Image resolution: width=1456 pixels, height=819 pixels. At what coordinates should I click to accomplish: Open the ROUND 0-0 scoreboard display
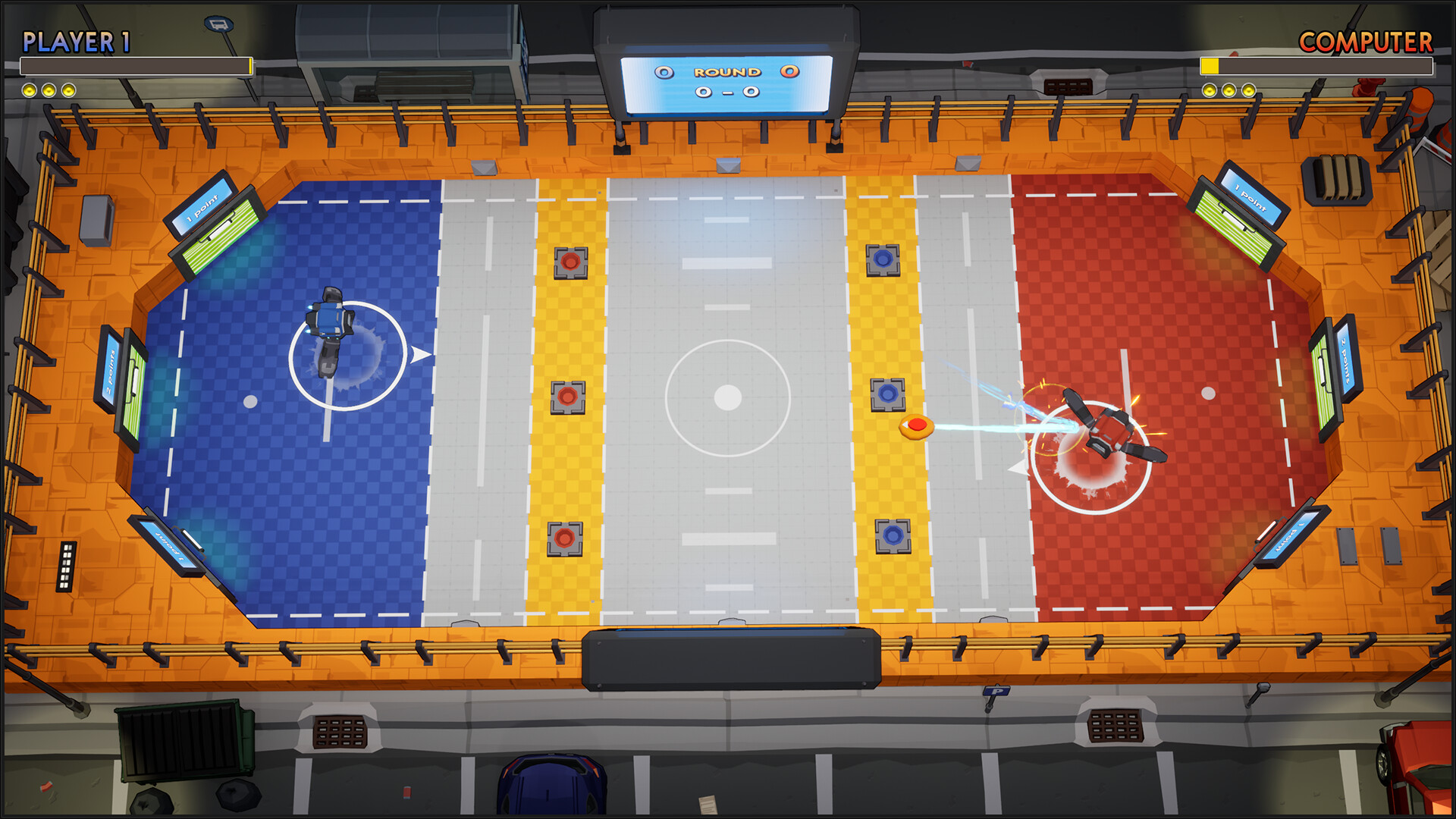point(726,83)
